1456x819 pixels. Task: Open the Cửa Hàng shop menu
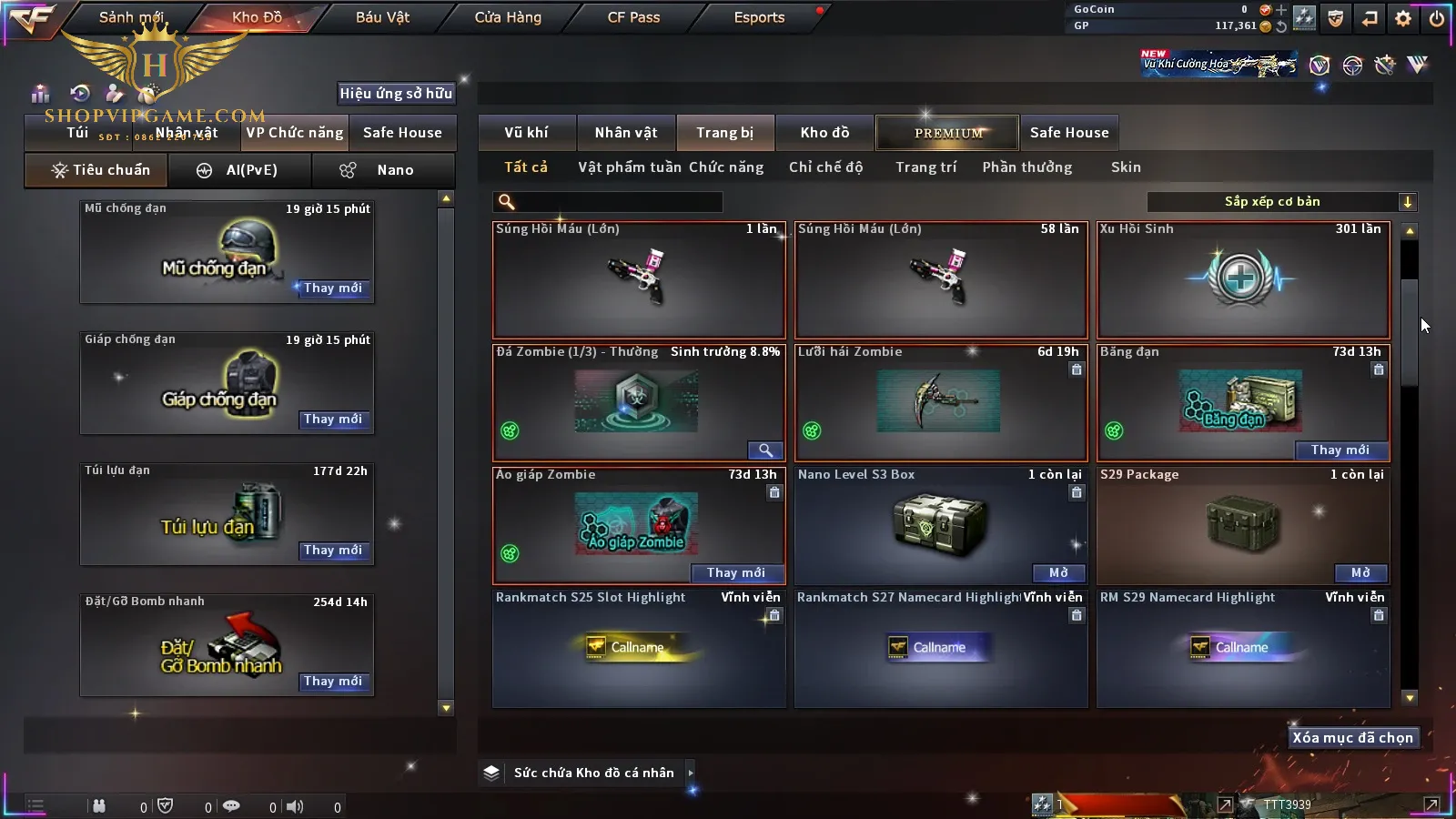click(508, 17)
